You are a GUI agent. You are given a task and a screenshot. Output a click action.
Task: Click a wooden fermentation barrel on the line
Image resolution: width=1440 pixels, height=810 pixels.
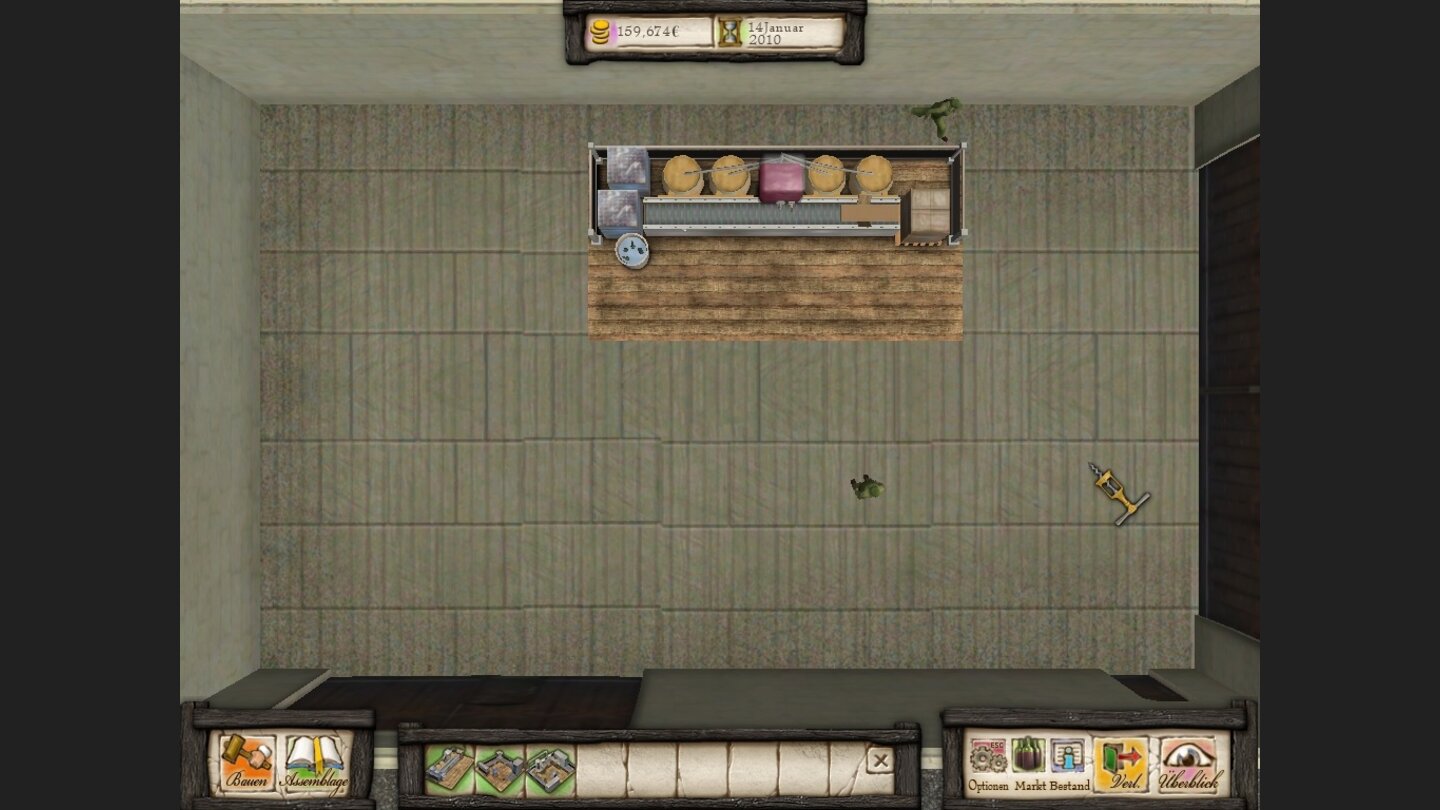pyautogui.click(x=684, y=176)
